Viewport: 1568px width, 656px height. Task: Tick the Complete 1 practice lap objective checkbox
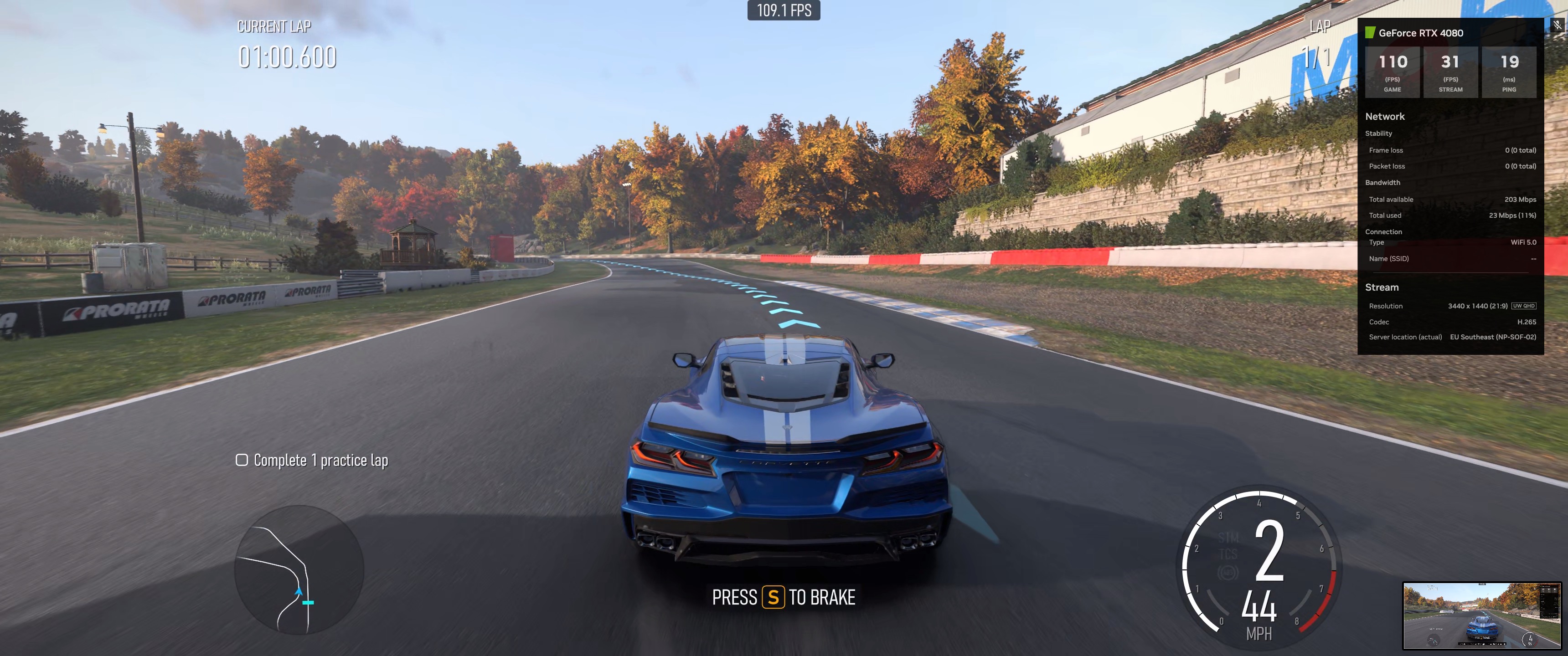[x=242, y=460]
